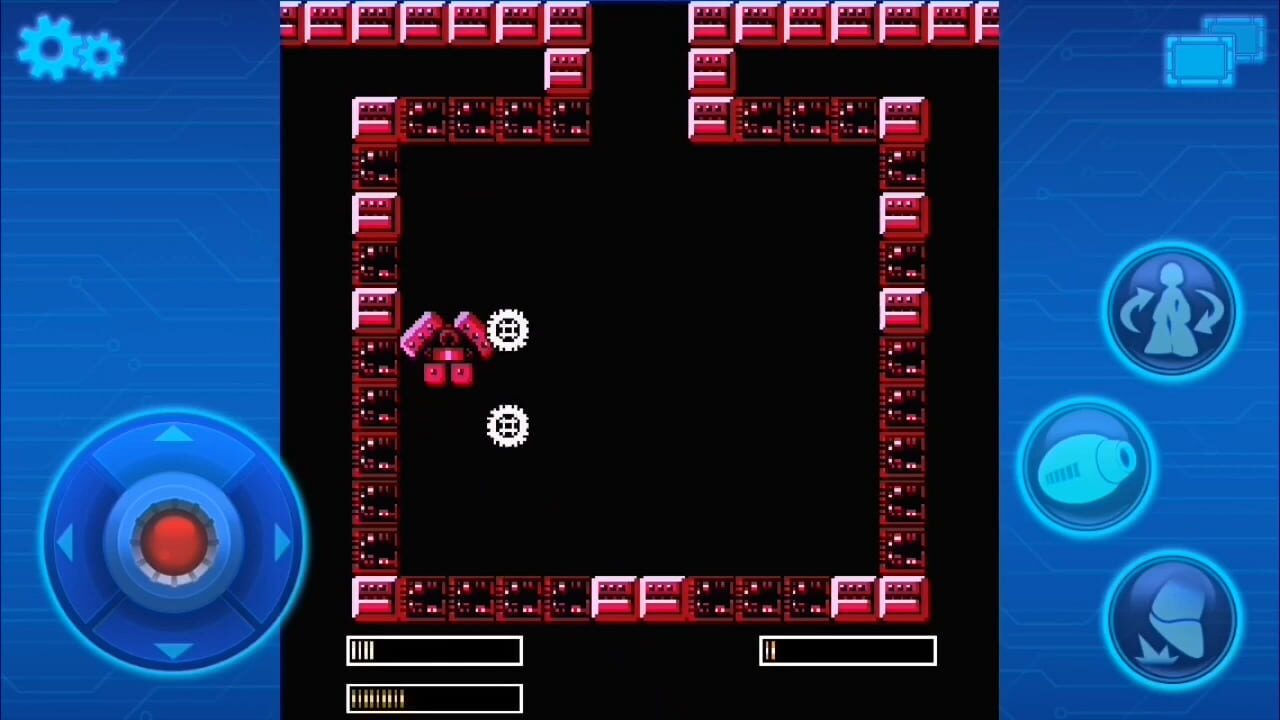This screenshot has height=720, width=1280.
Task: Fire the Mega Buster cannon button
Action: [x=1088, y=465]
